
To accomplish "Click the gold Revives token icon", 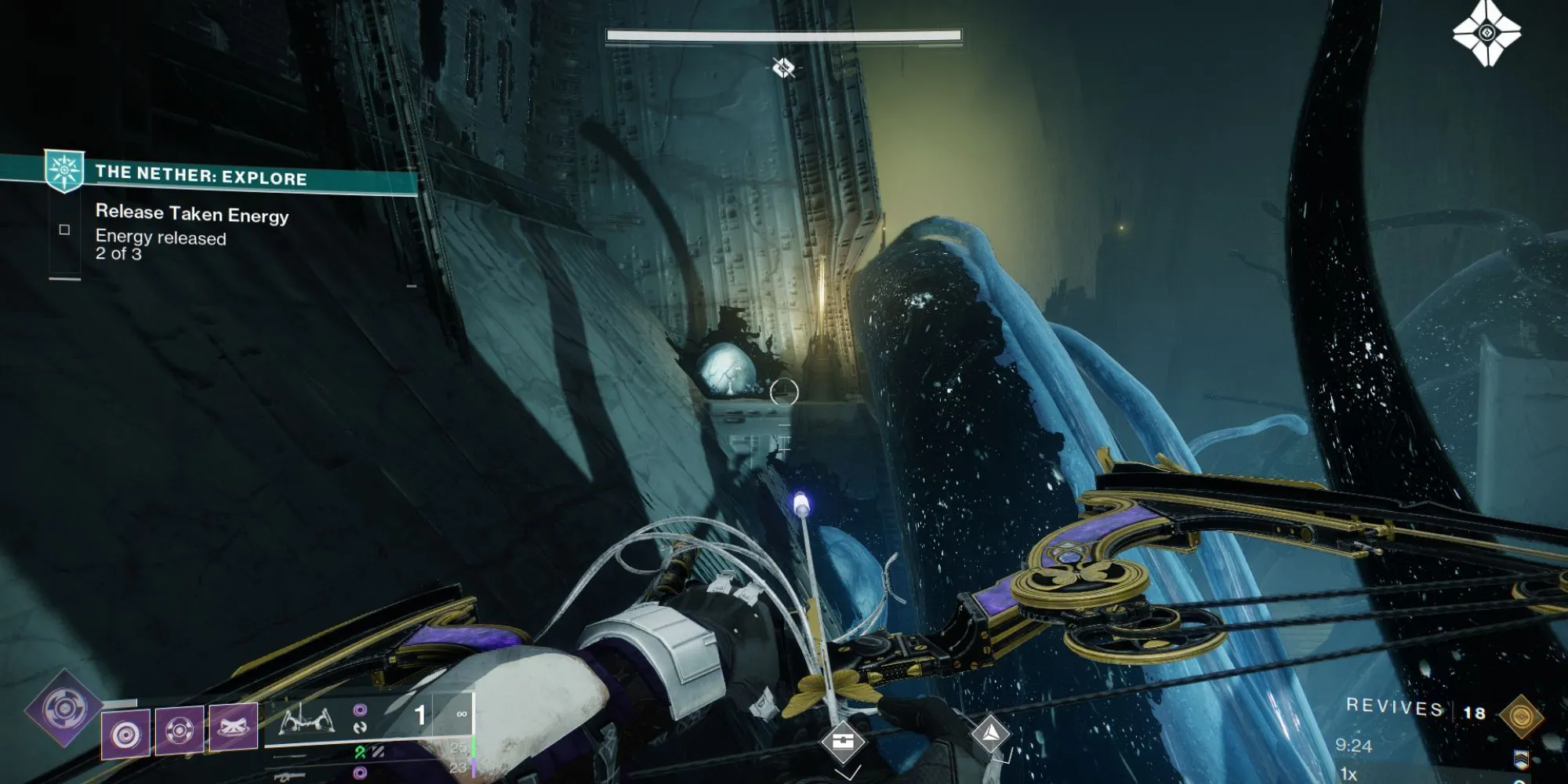I will tap(1521, 716).
